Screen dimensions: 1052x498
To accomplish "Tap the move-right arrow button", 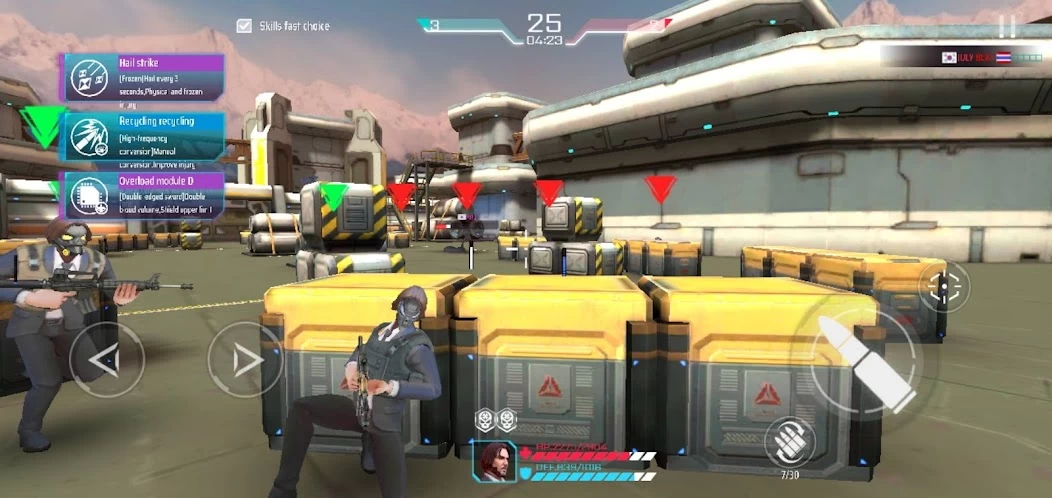I will pos(245,359).
